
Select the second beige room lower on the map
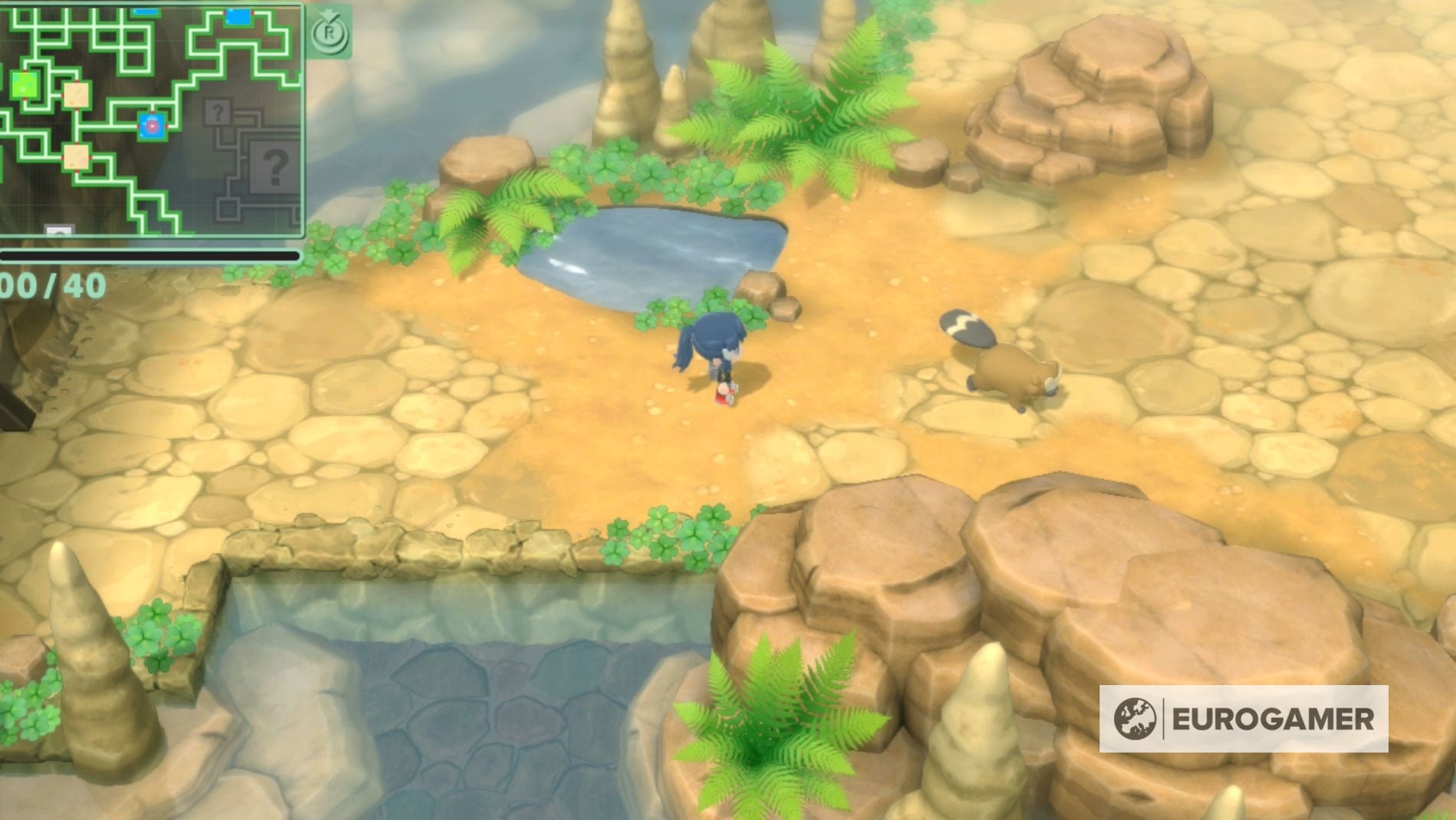click(x=77, y=156)
